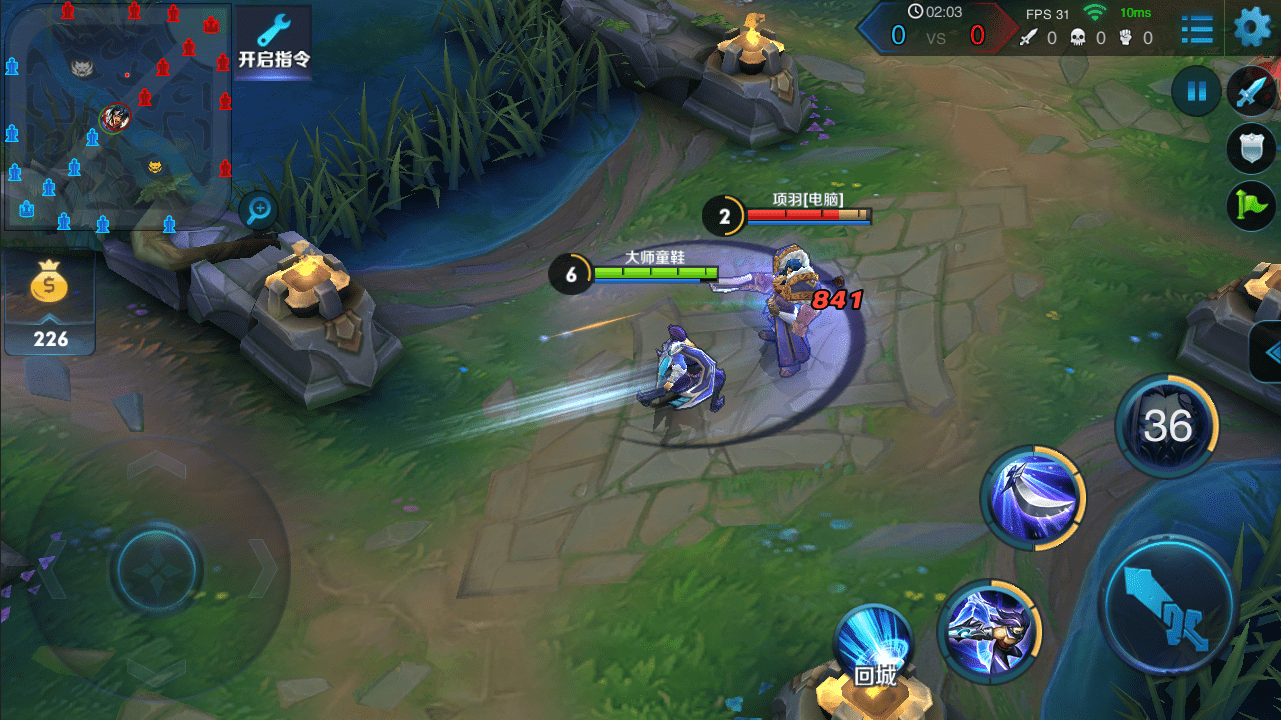Use the basic attack button
Image resolution: width=1281 pixels, height=720 pixels.
tap(1168, 605)
